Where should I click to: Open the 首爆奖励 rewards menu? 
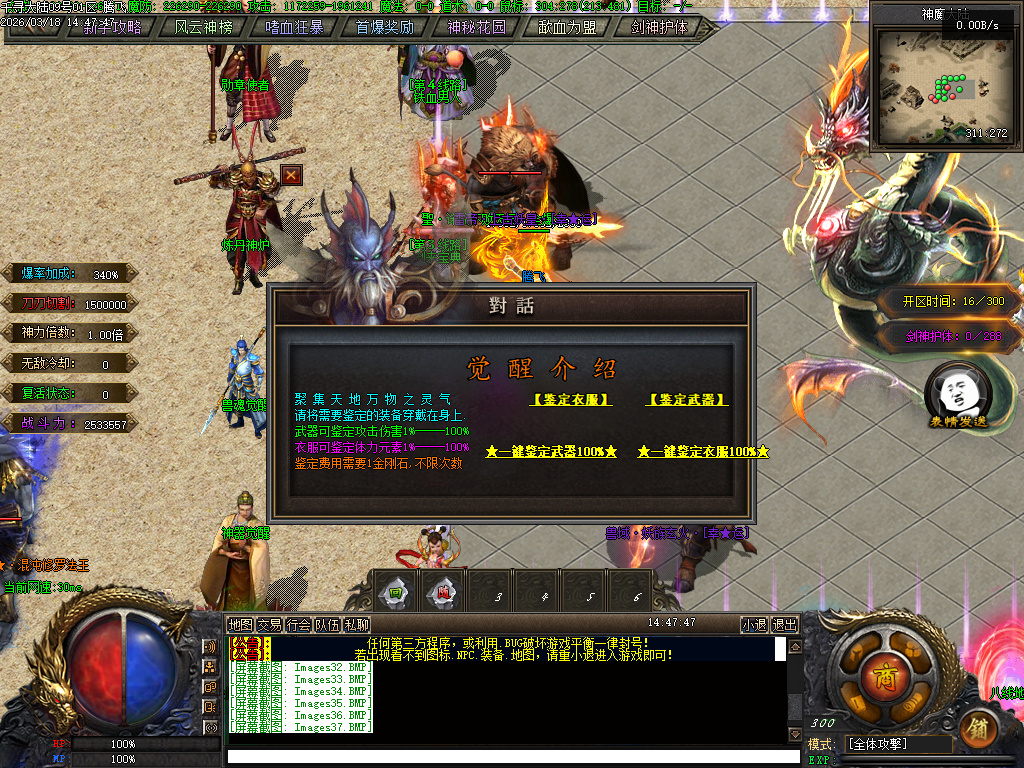click(385, 27)
